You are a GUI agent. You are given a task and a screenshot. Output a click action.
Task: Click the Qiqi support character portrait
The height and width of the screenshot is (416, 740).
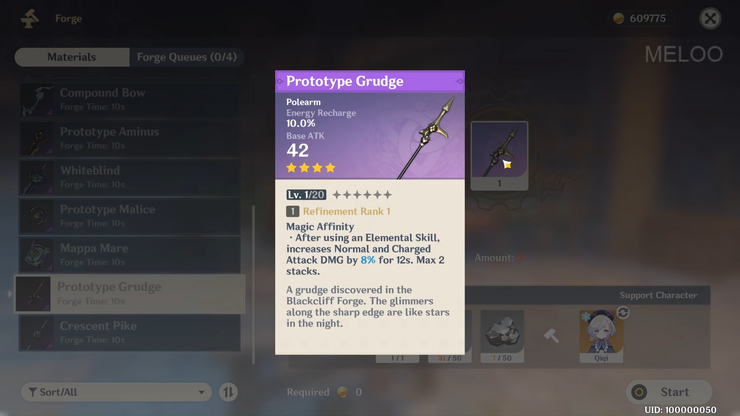coord(601,333)
